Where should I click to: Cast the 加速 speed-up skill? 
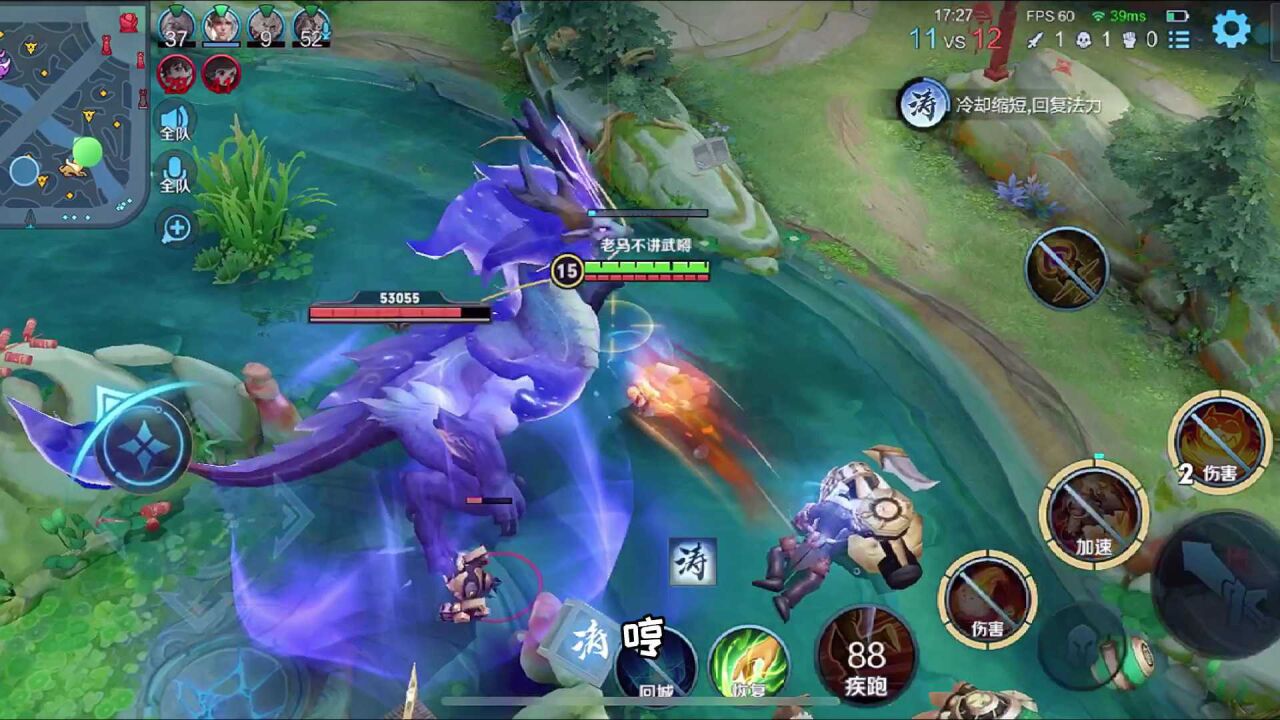(1094, 513)
